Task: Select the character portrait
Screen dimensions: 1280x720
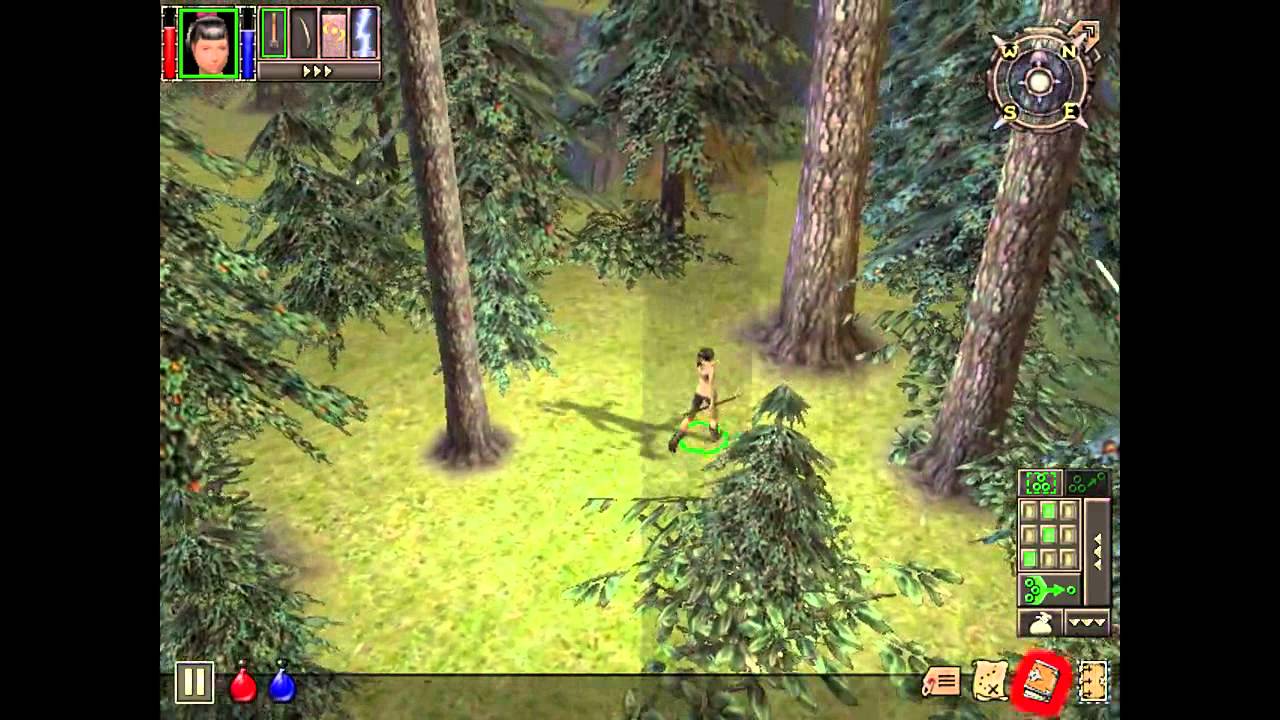Action: click(208, 43)
